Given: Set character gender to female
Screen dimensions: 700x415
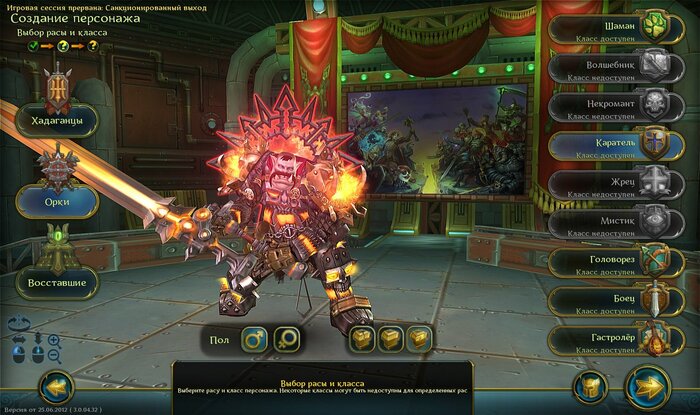Looking at the screenshot, I should [x=288, y=340].
